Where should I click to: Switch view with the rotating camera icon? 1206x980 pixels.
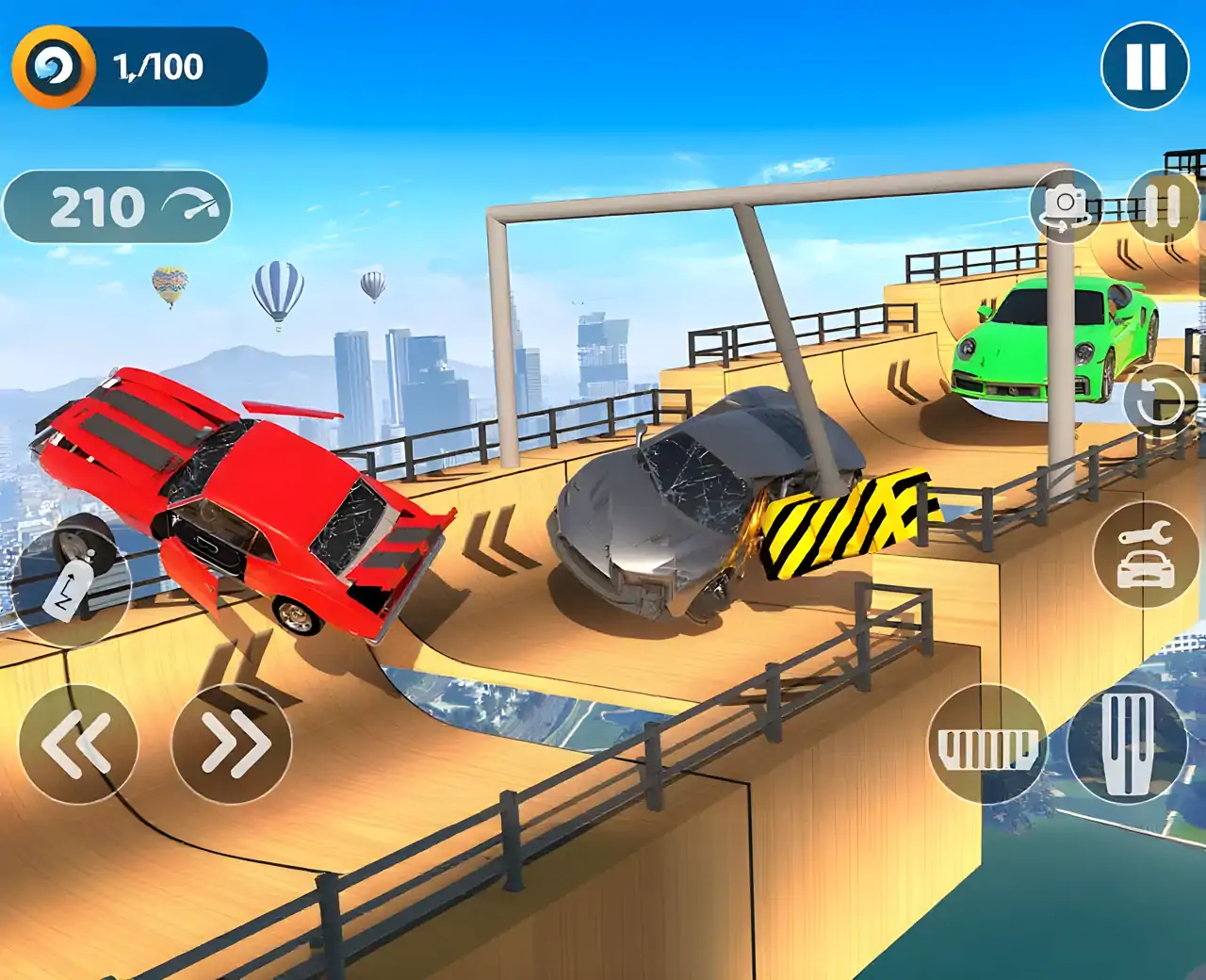point(1067,206)
